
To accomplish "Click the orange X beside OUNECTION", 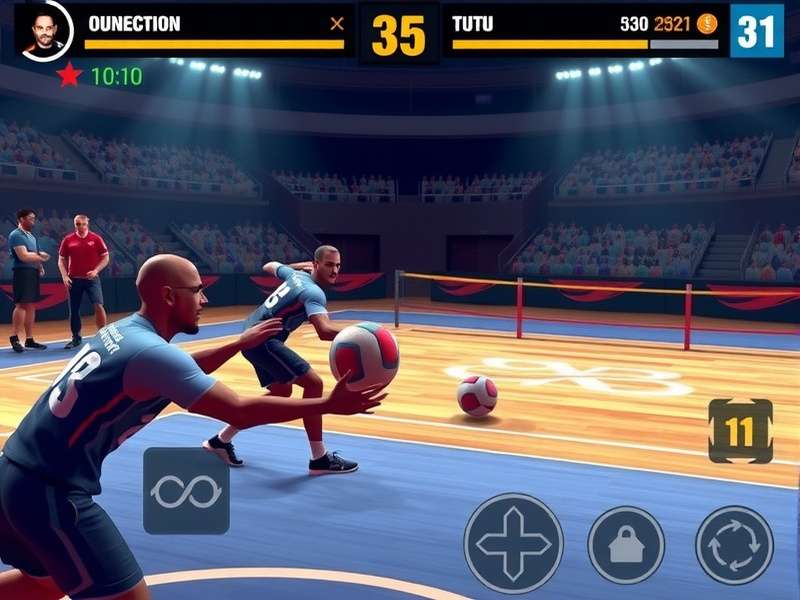I will tap(337, 24).
